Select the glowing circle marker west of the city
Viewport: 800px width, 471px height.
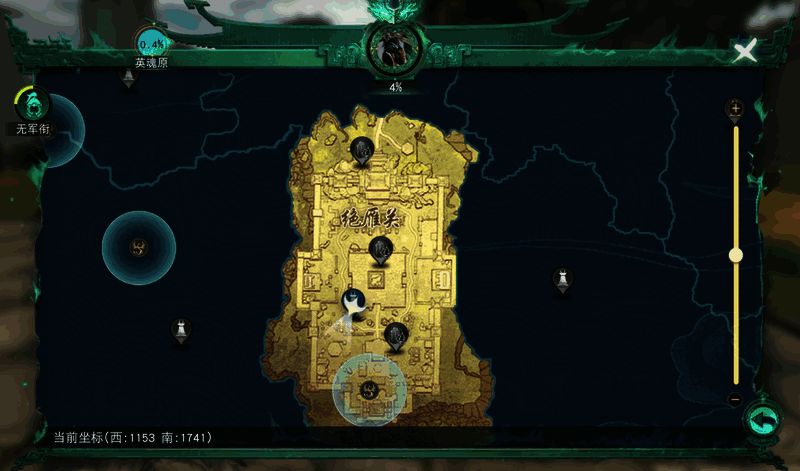[139, 246]
